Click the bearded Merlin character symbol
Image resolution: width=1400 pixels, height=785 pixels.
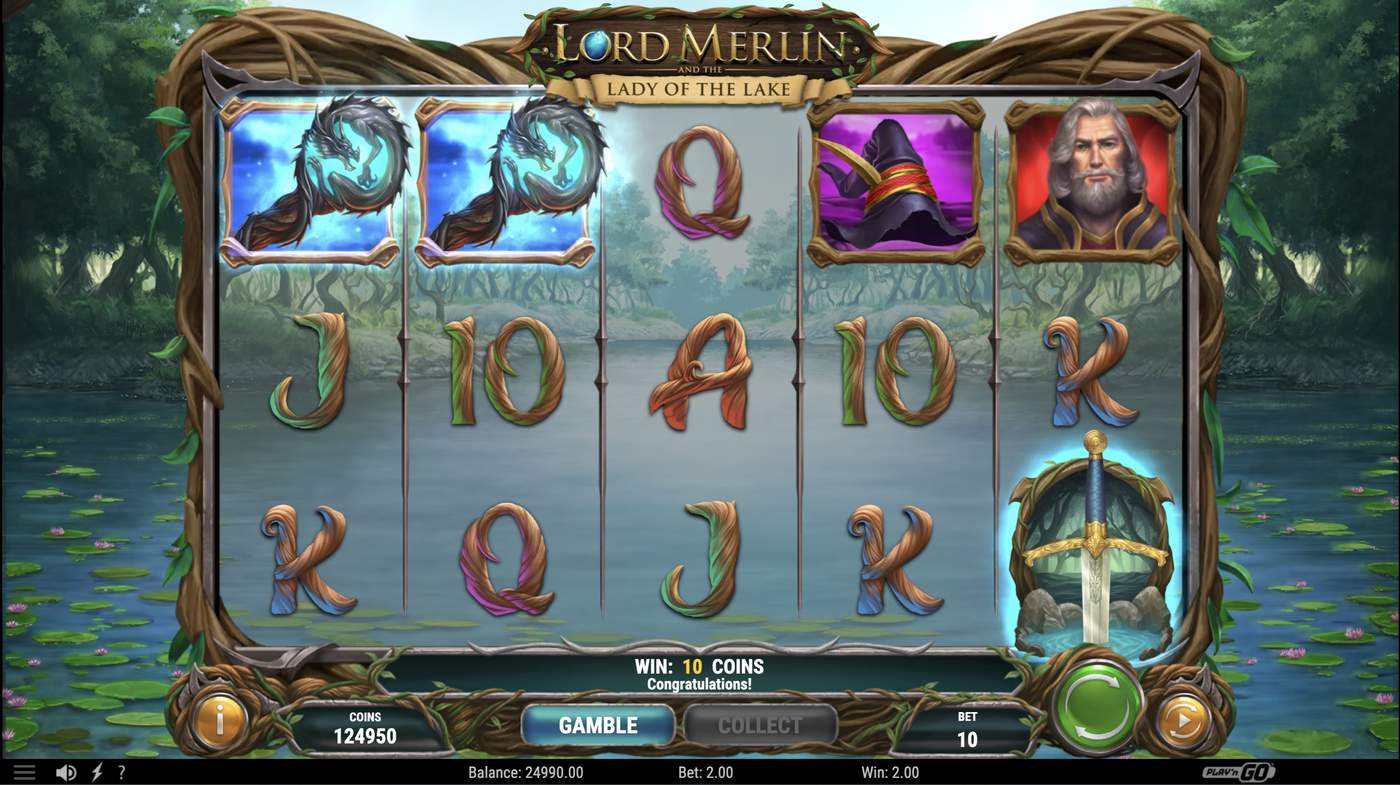pyautogui.click(x=1090, y=180)
